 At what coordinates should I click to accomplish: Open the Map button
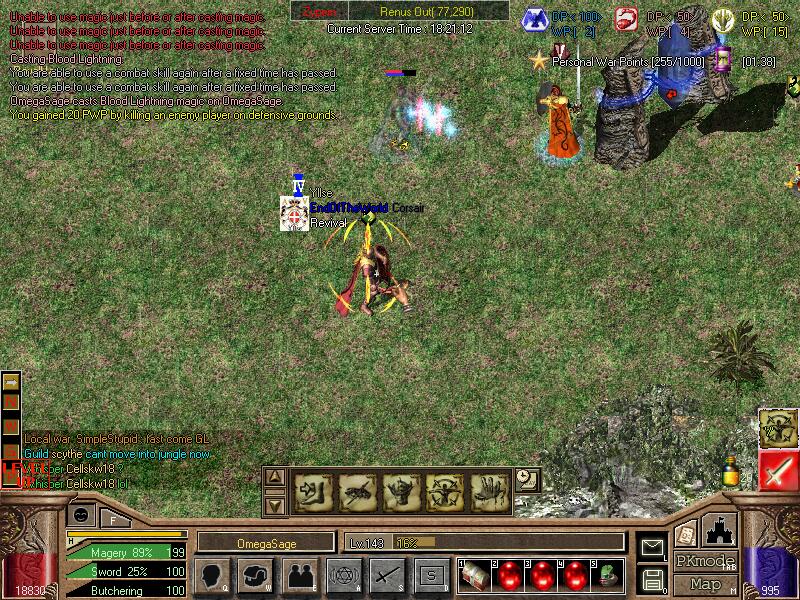(704, 584)
